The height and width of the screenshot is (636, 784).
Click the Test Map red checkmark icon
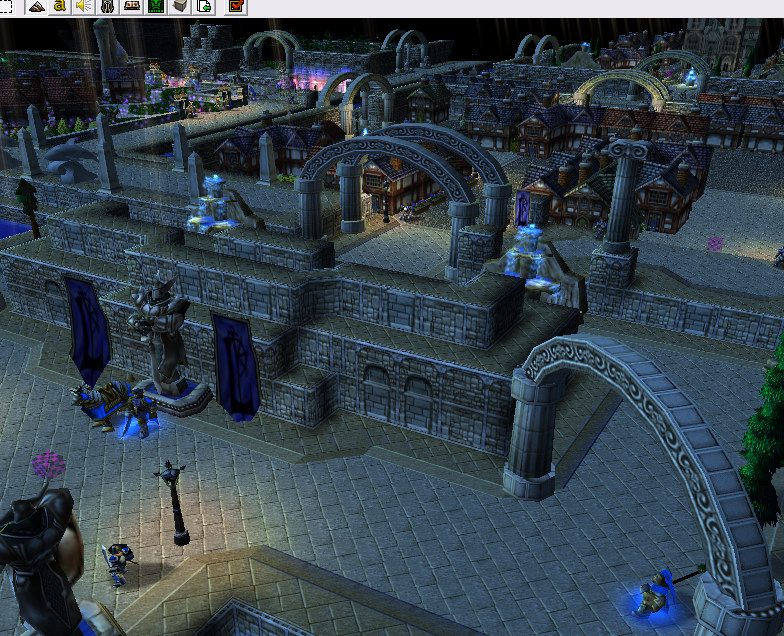coord(236,6)
